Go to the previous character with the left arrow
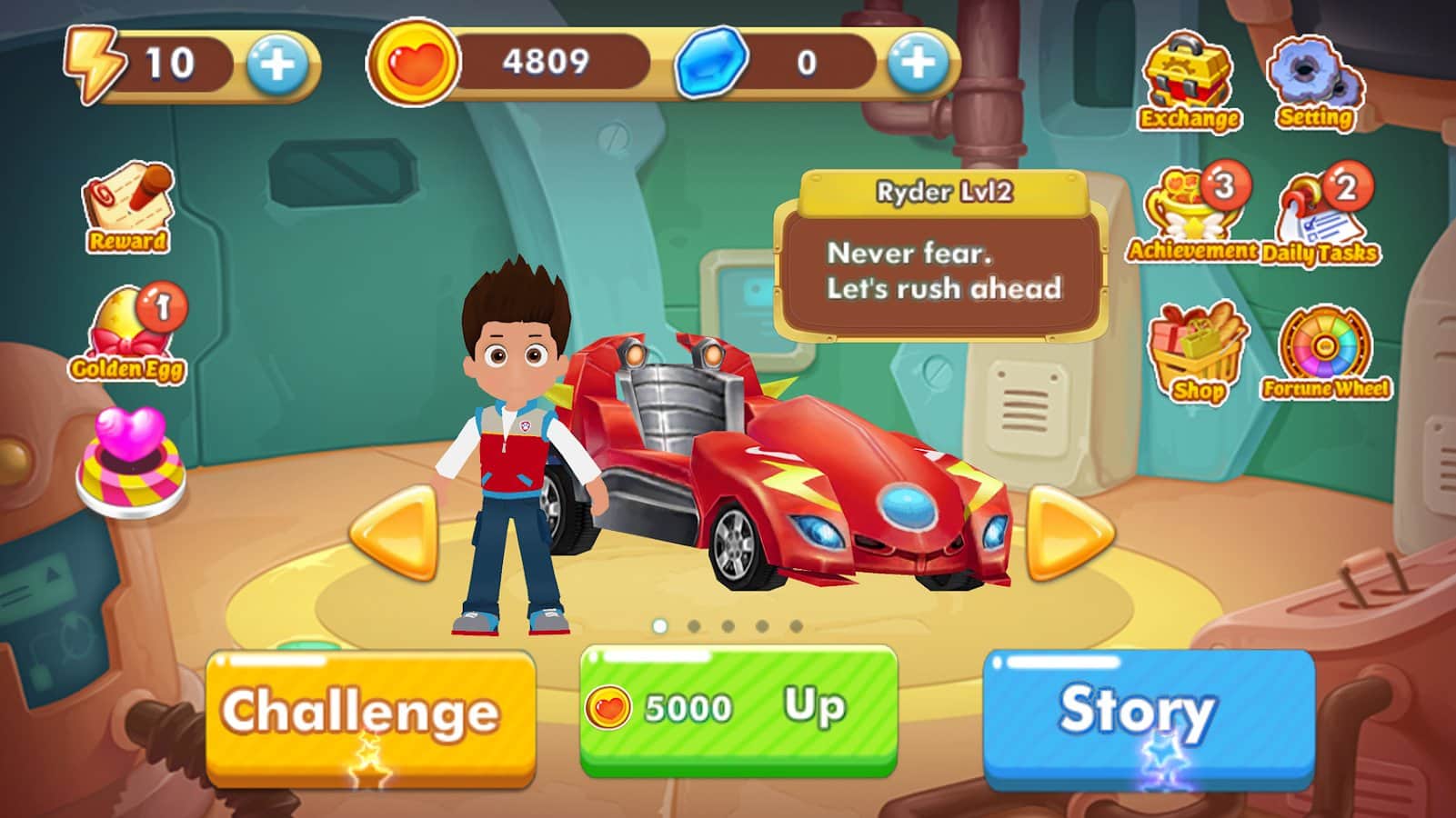Viewport: 1456px width, 818px height. (397, 533)
